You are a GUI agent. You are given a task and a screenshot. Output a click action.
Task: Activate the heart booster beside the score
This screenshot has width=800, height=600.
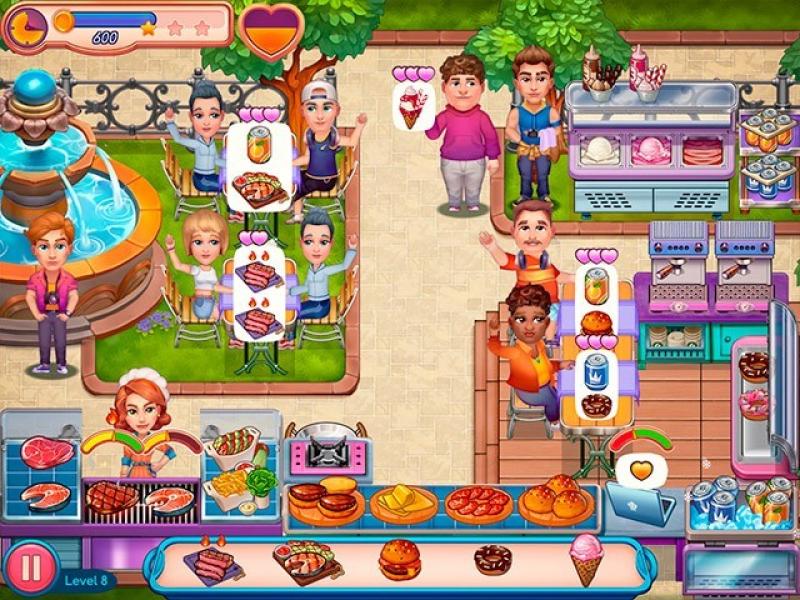point(271,30)
